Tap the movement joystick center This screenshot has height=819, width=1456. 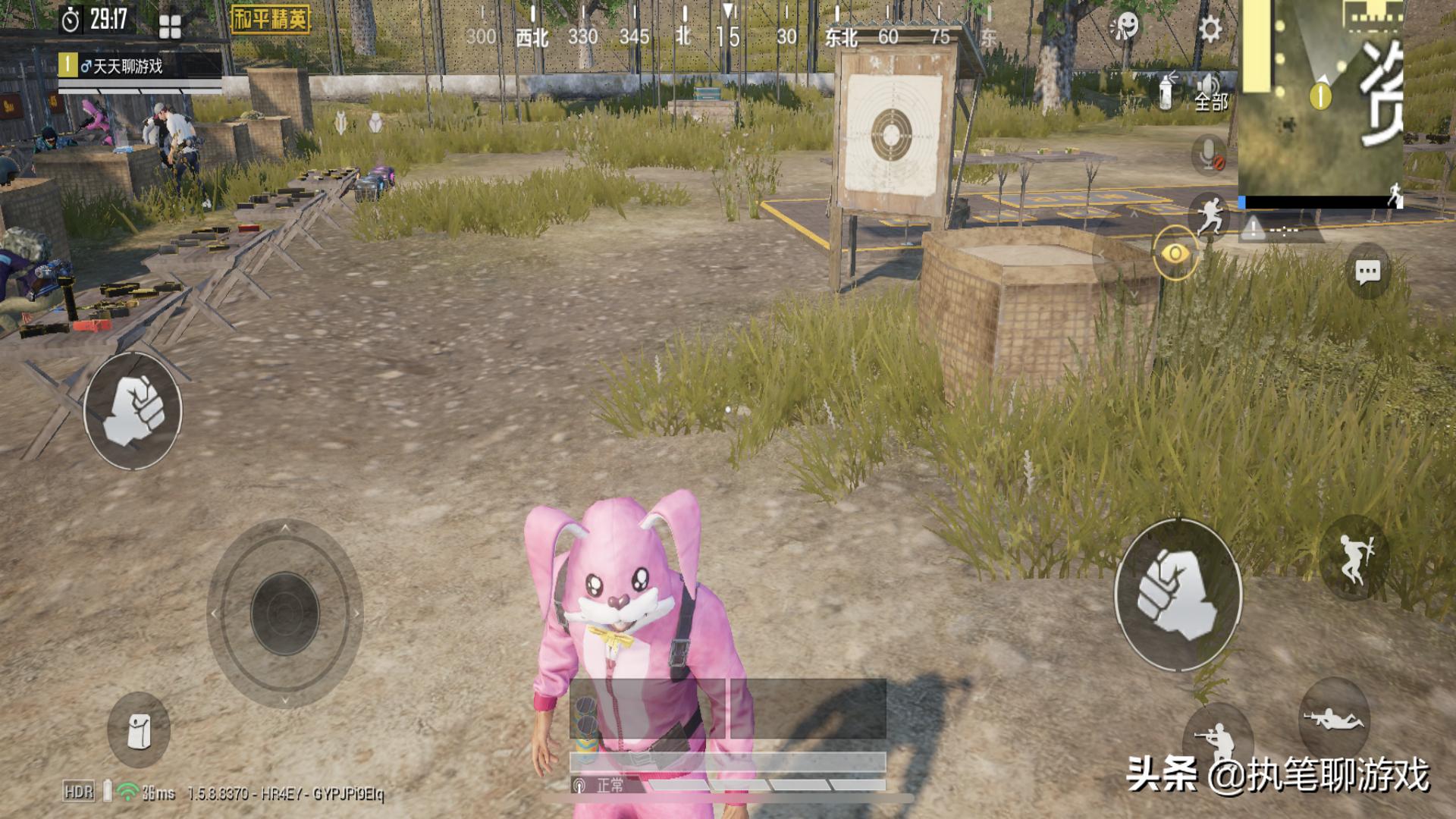point(285,613)
